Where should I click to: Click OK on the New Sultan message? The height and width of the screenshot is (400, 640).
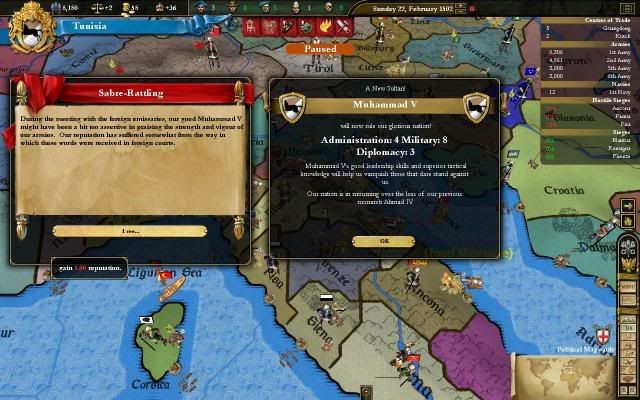point(385,241)
